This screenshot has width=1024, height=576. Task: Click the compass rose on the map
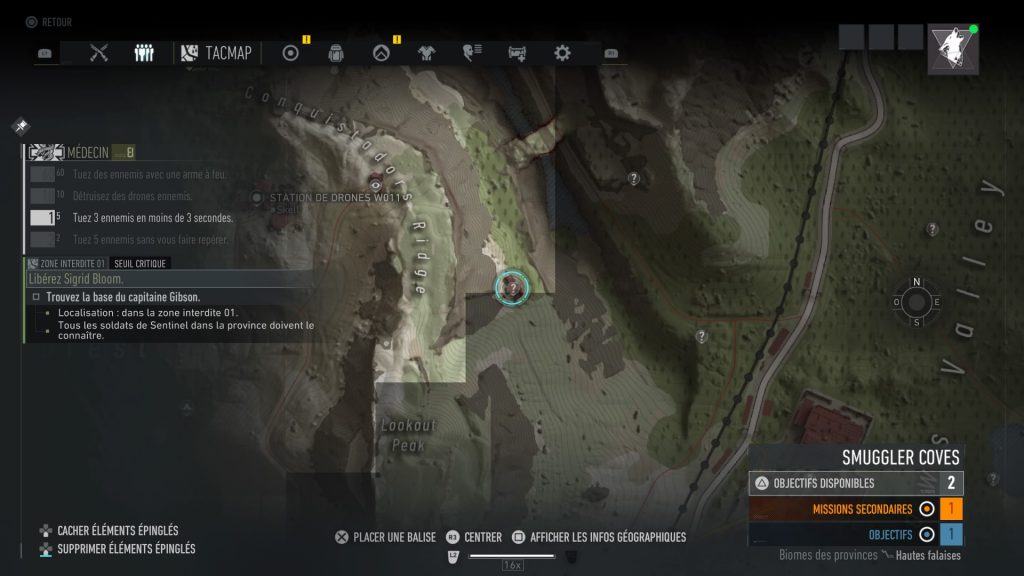pos(916,302)
